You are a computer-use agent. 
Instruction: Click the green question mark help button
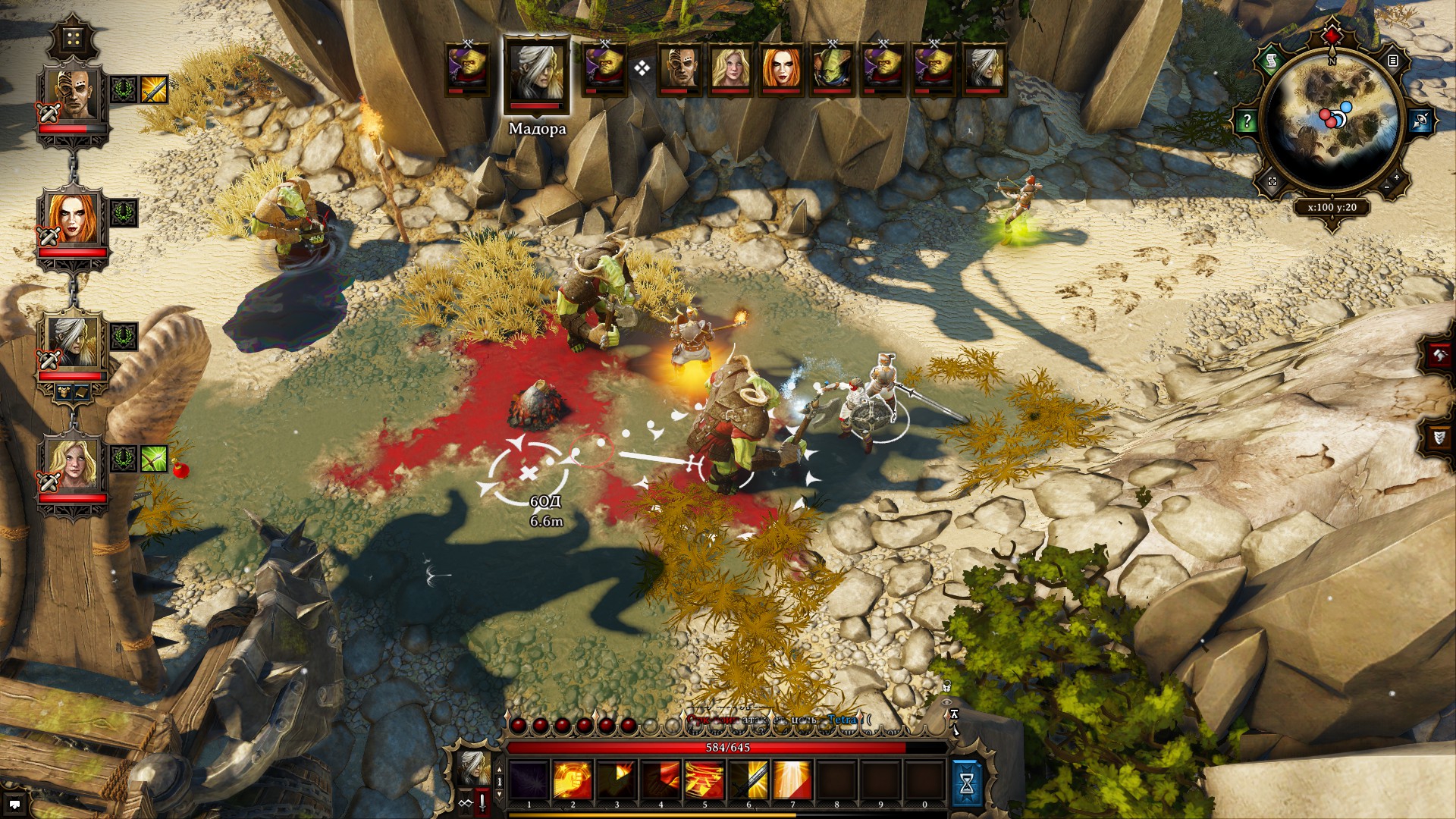click(x=1247, y=121)
